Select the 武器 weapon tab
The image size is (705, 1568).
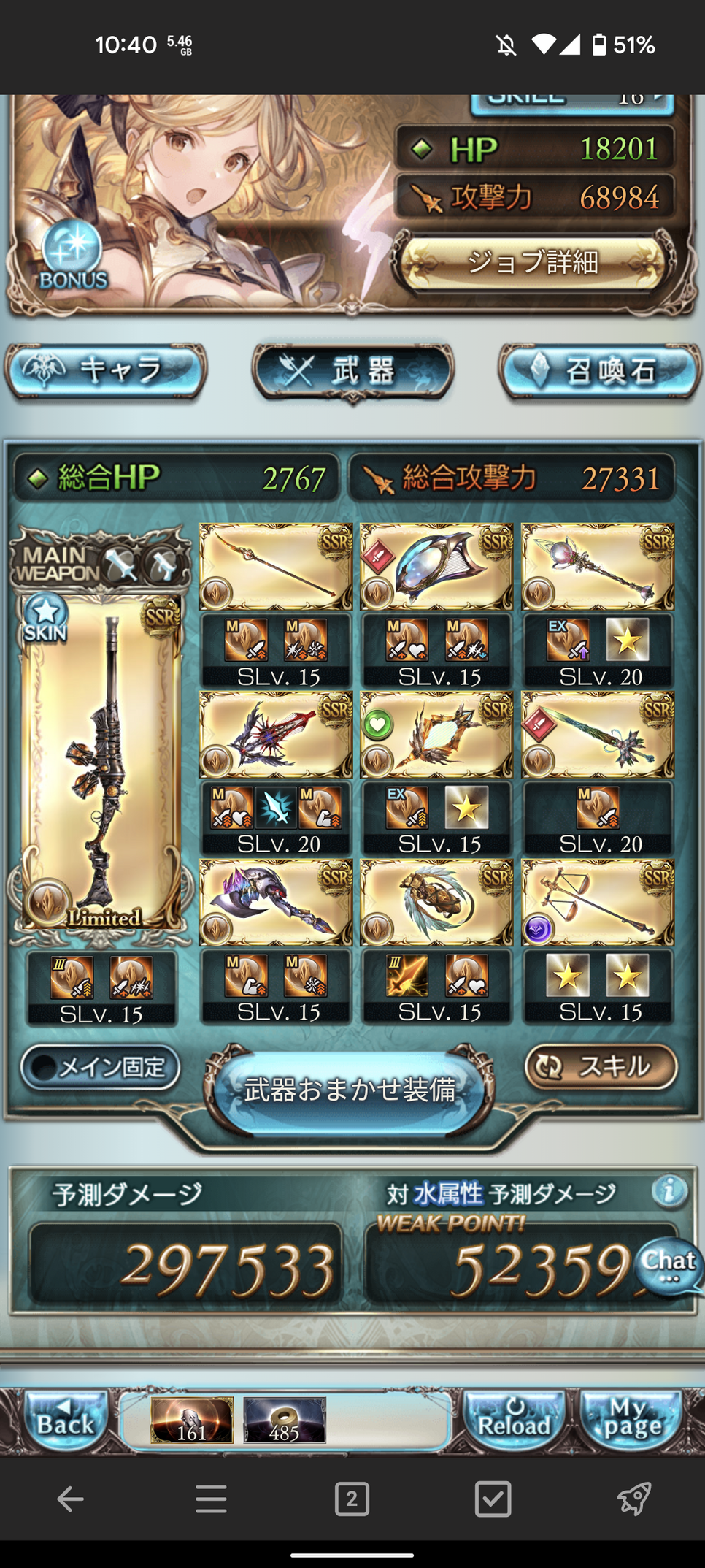pyautogui.click(x=353, y=371)
